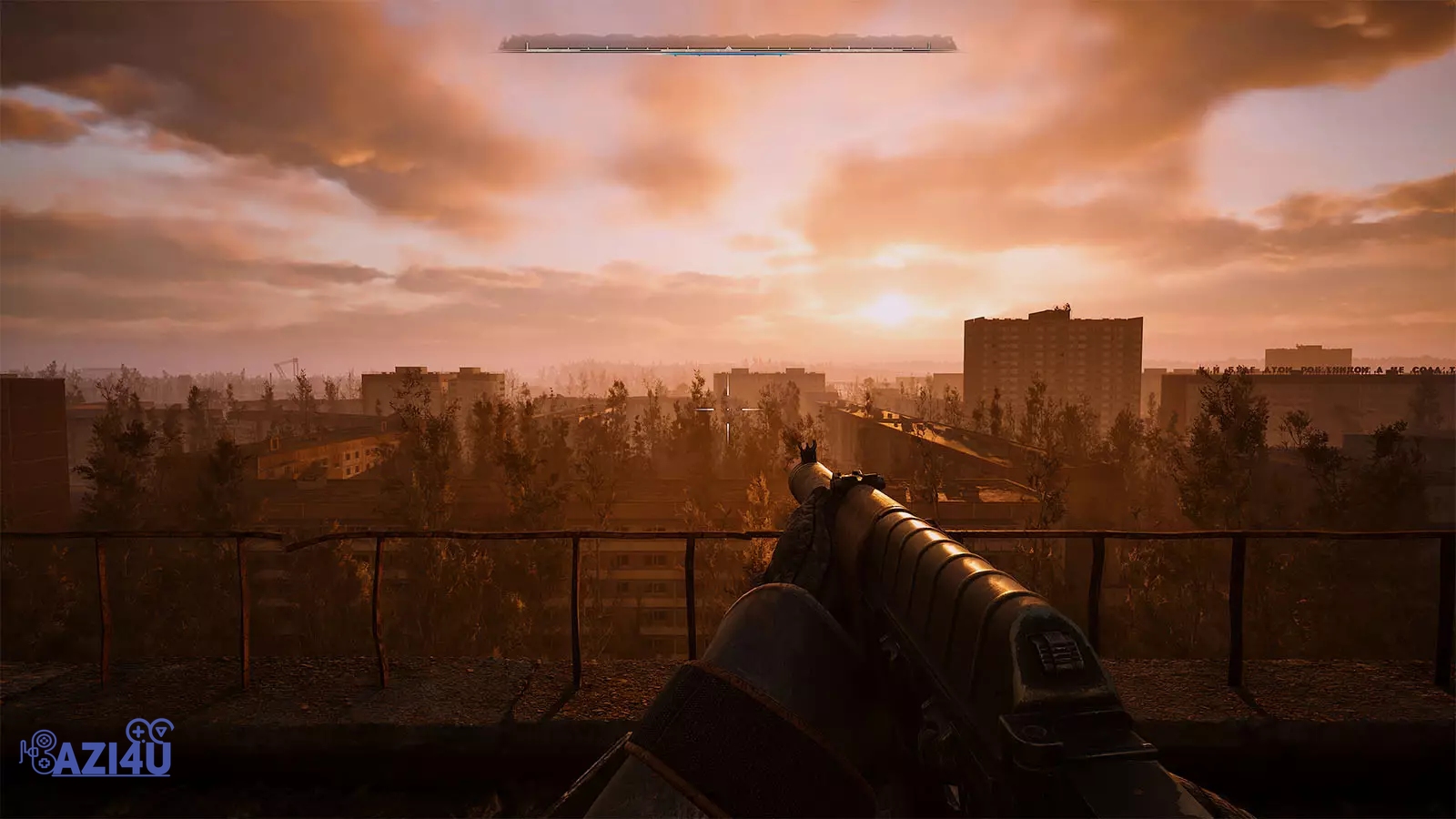Click the compass bar at the top

tap(728, 44)
